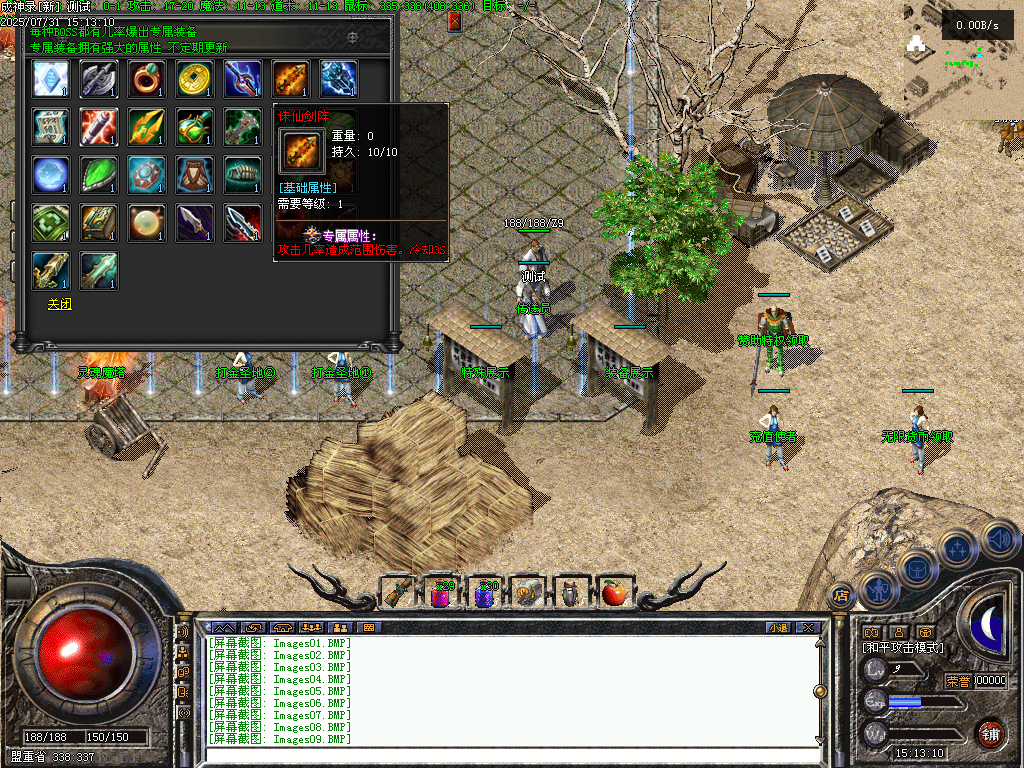
Task: Click the 小退 logout button
Action: [x=778, y=628]
